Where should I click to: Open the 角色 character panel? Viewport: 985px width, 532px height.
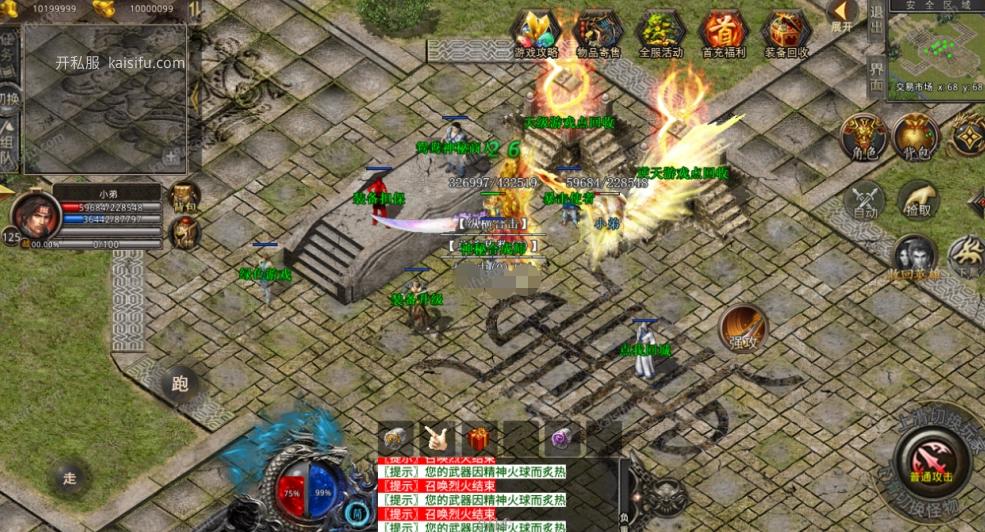click(x=862, y=136)
